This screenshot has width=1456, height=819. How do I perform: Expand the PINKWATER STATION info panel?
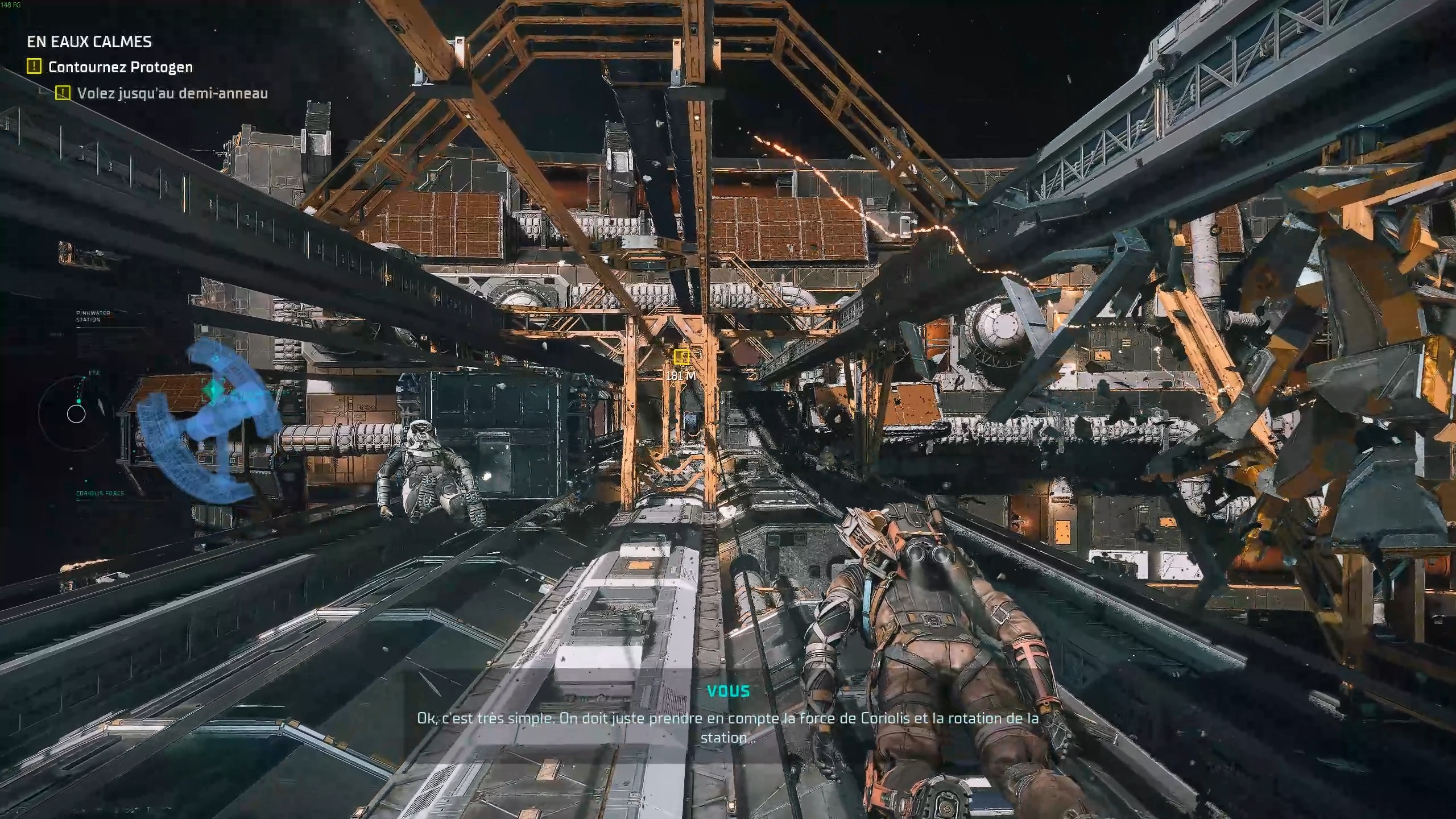91,316
